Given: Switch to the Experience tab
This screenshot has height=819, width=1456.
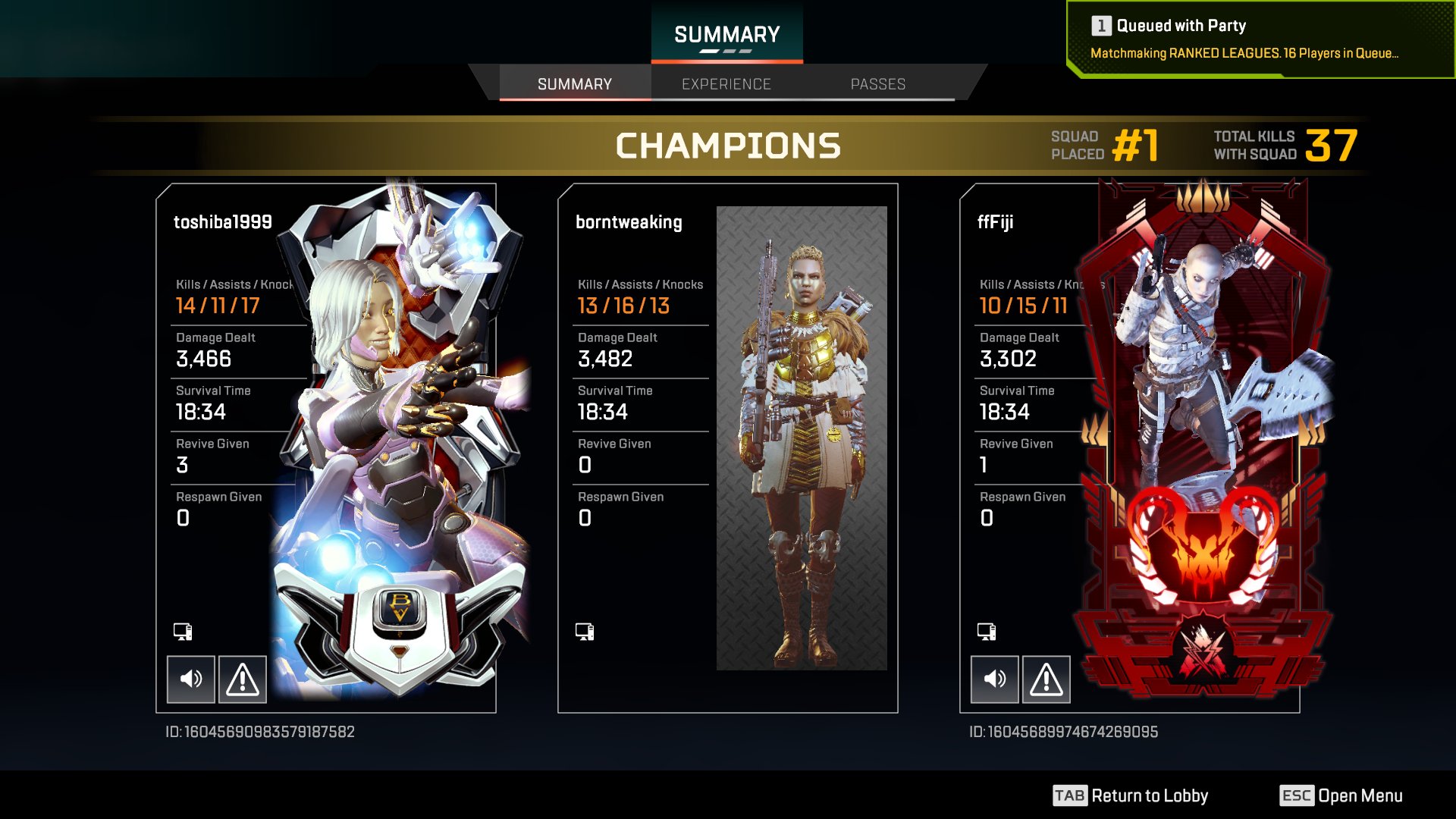Looking at the screenshot, I should (726, 84).
